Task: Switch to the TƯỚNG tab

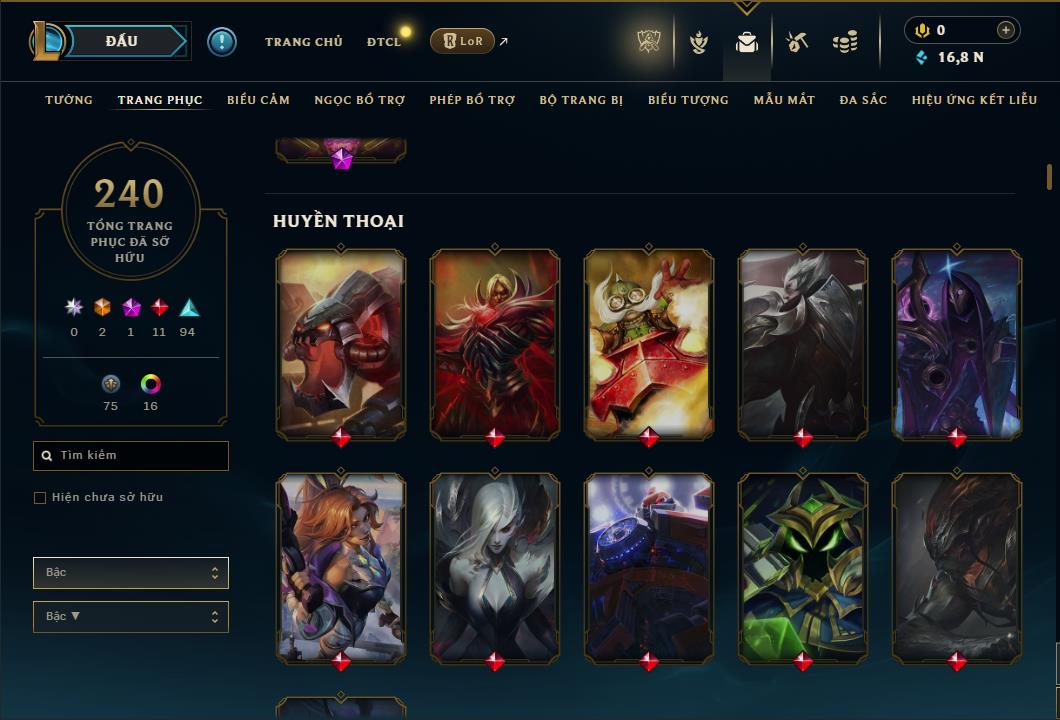Action: [69, 100]
